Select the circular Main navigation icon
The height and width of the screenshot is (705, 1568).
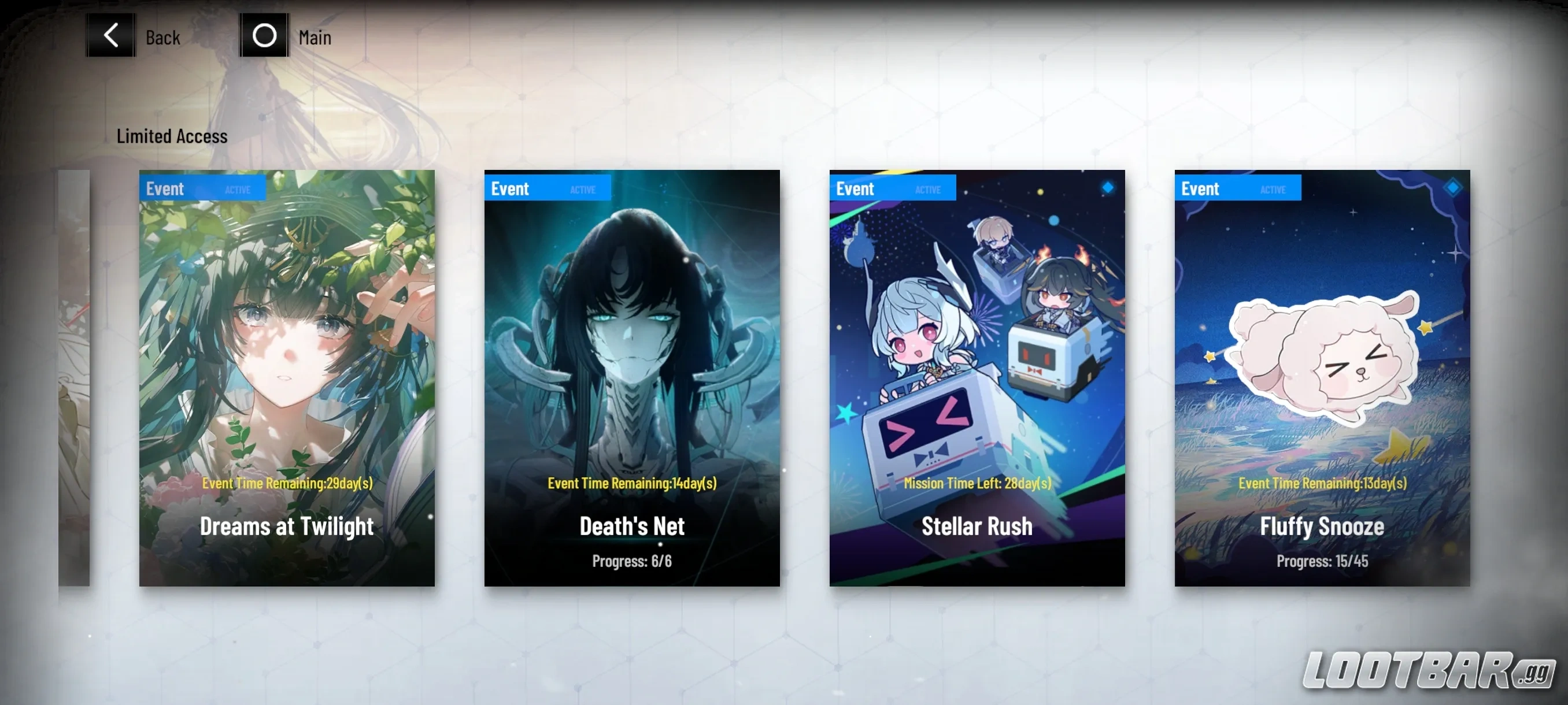click(265, 35)
